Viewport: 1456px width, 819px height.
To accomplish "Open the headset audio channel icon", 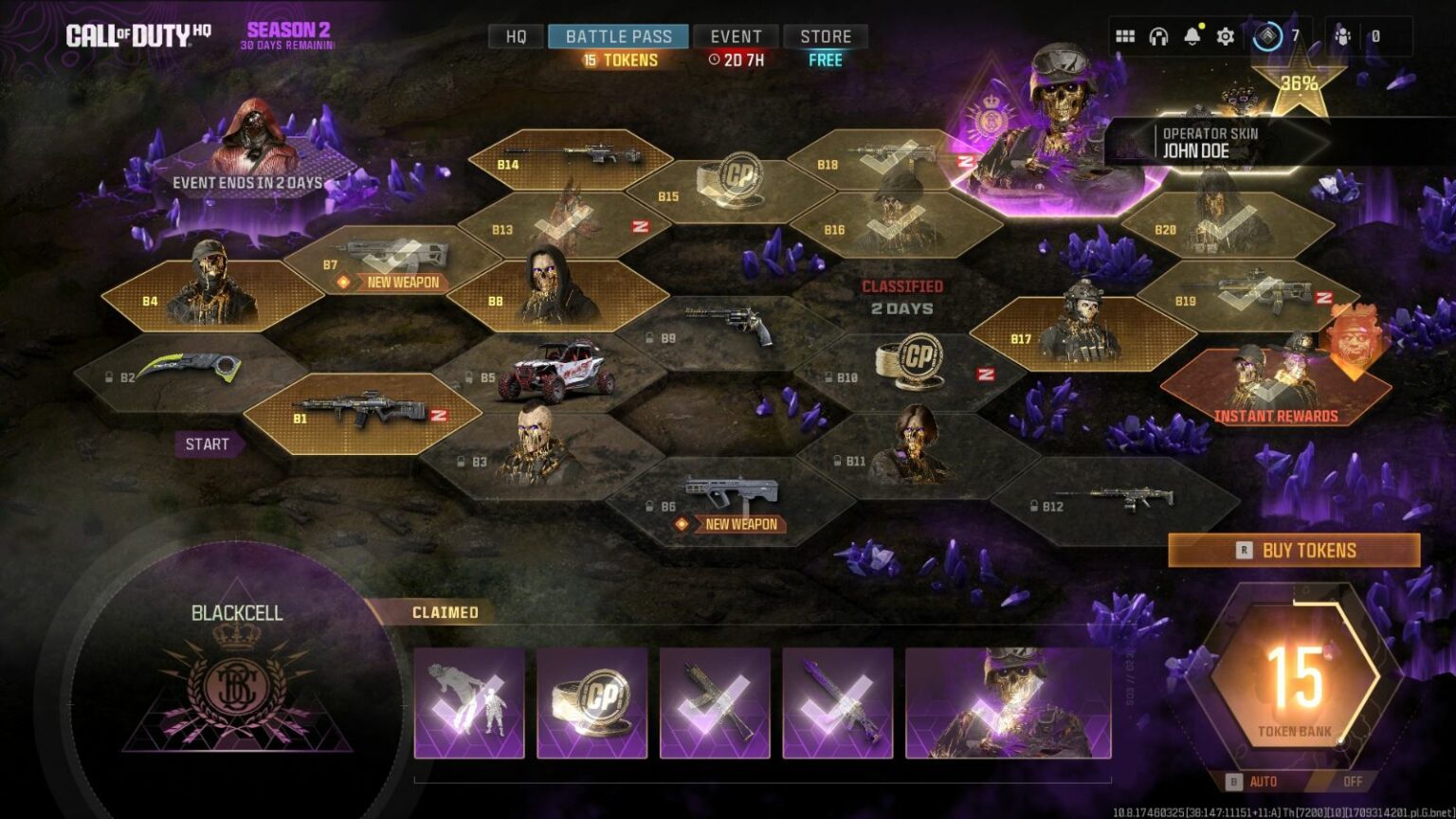I will [x=1158, y=37].
